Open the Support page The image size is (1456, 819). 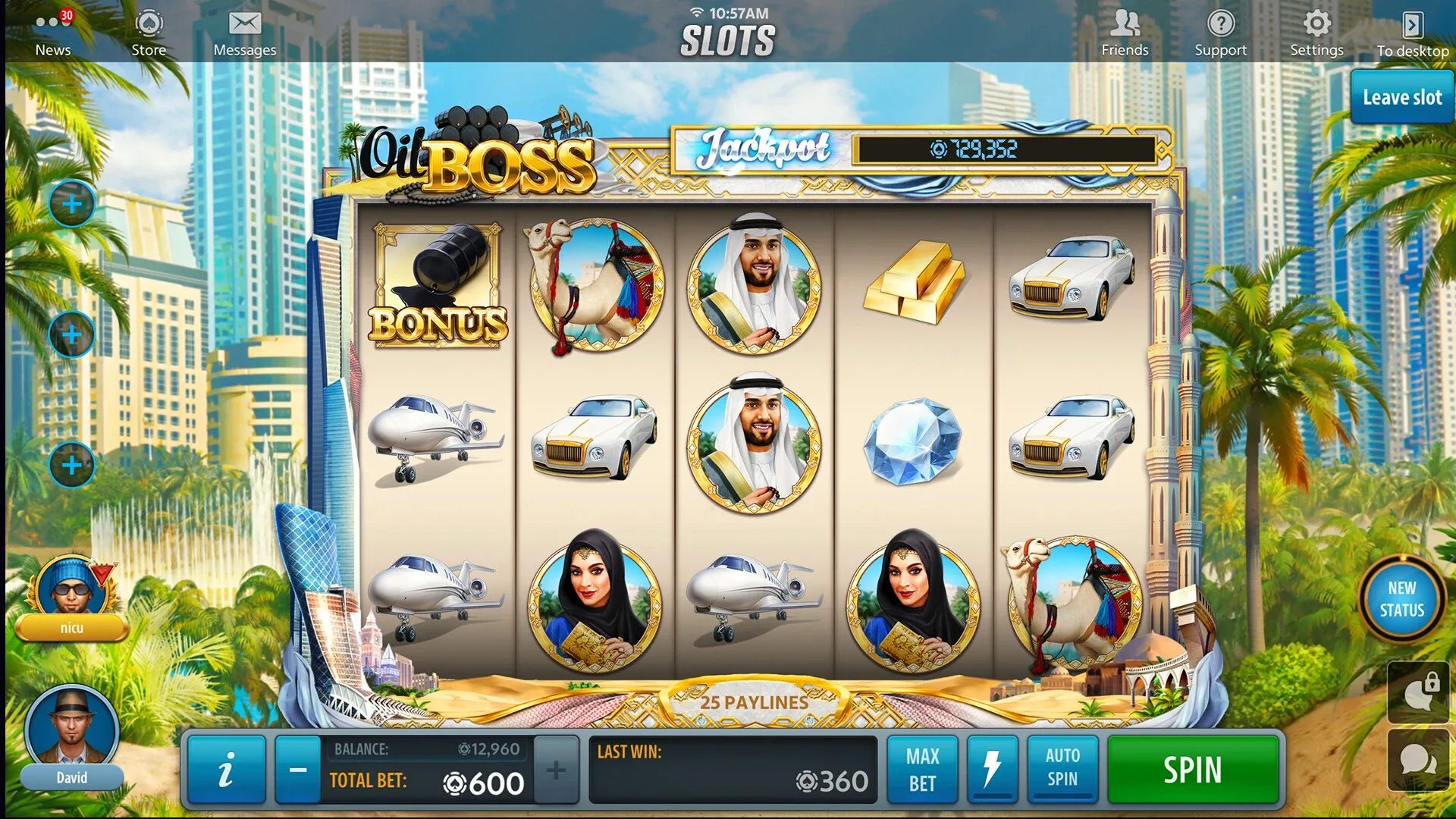(x=1220, y=30)
